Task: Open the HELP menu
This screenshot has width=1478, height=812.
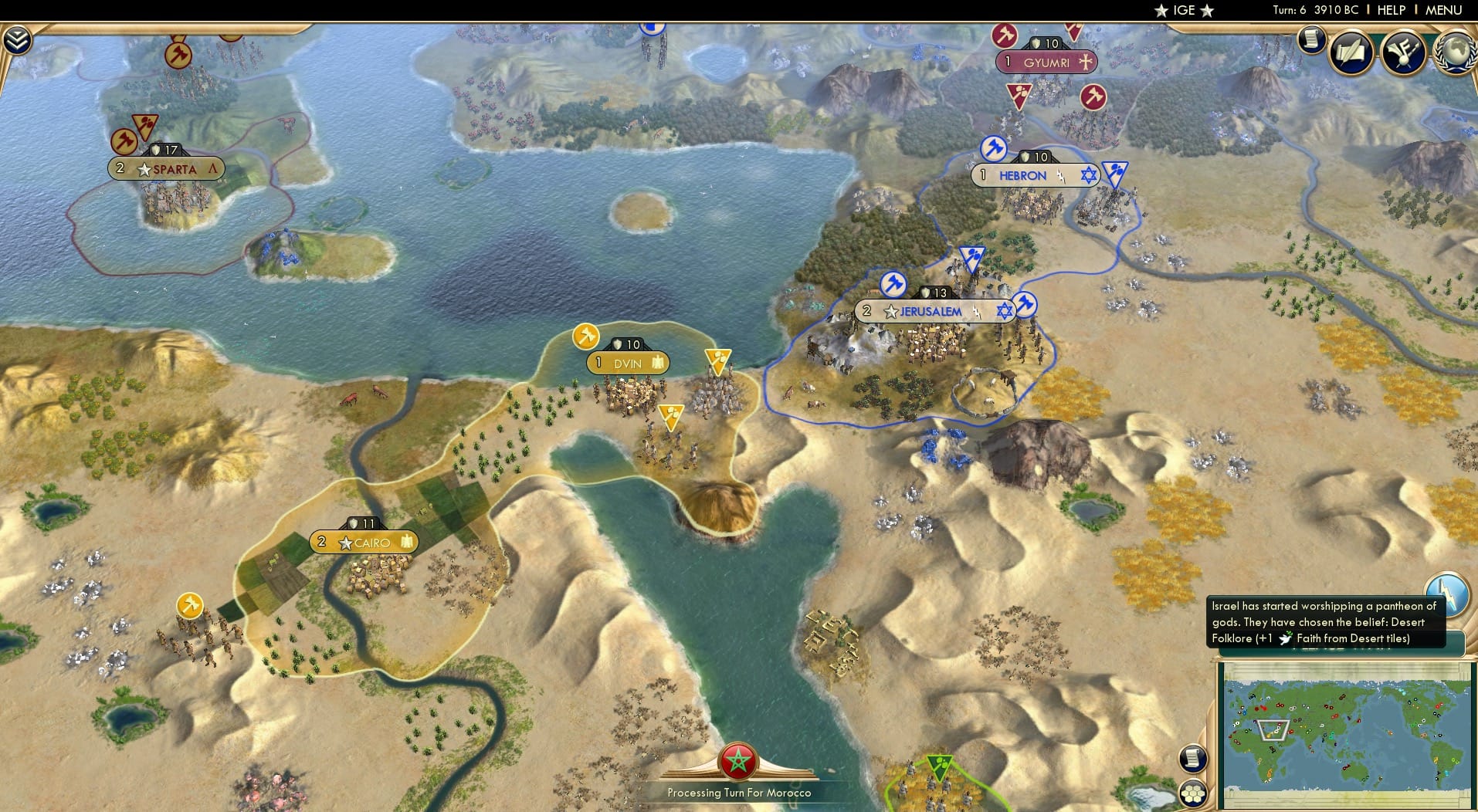Action: pyautogui.click(x=1390, y=10)
